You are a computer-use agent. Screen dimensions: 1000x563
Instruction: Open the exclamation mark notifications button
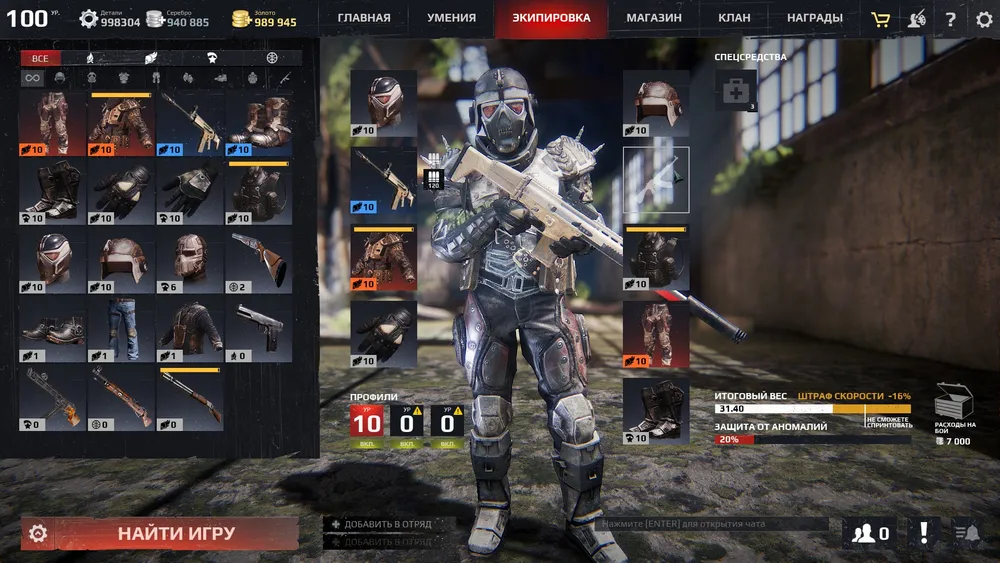924,533
